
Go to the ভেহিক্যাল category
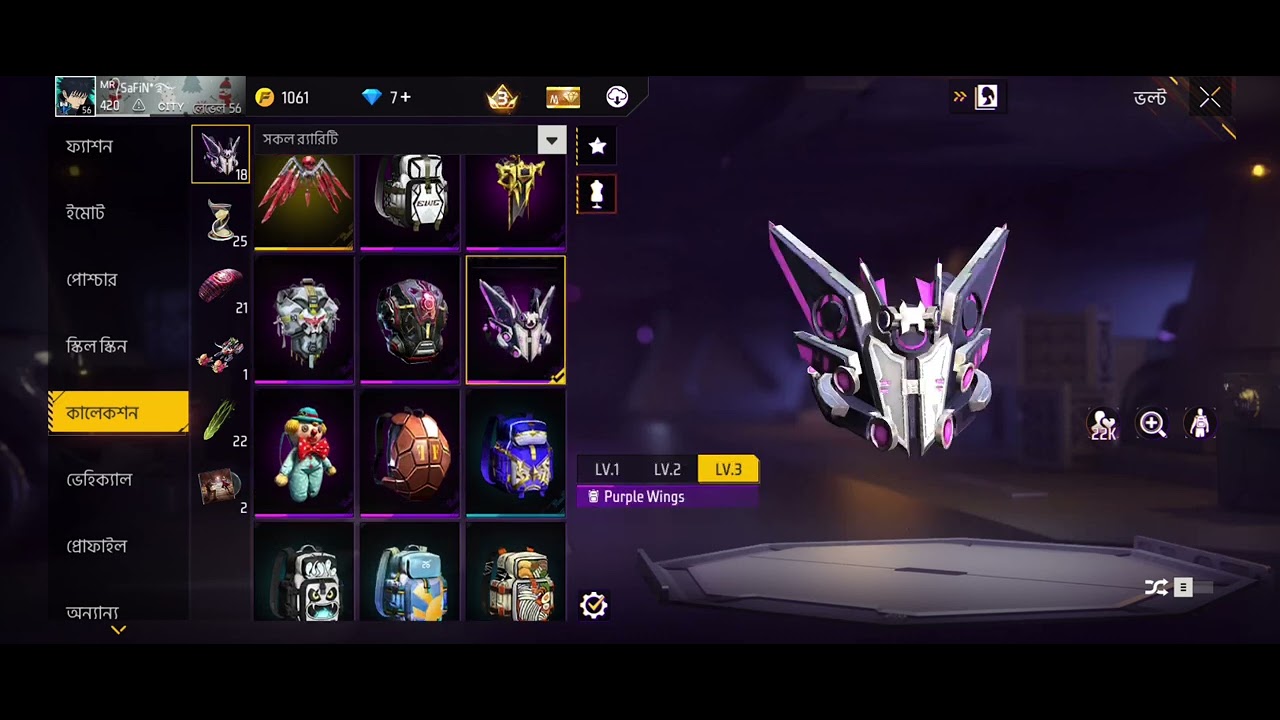(99, 480)
